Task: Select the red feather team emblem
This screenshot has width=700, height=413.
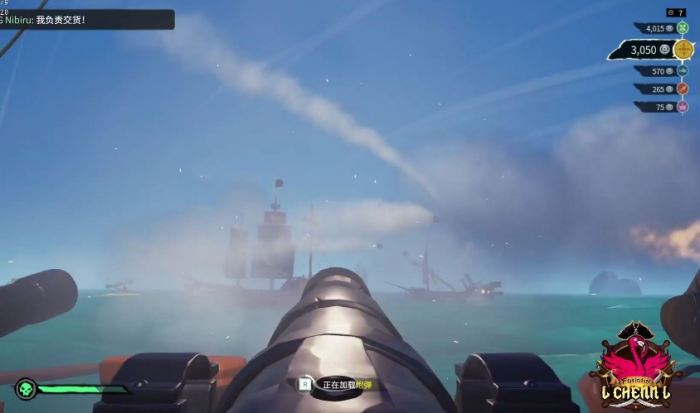Action: tap(682, 89)
